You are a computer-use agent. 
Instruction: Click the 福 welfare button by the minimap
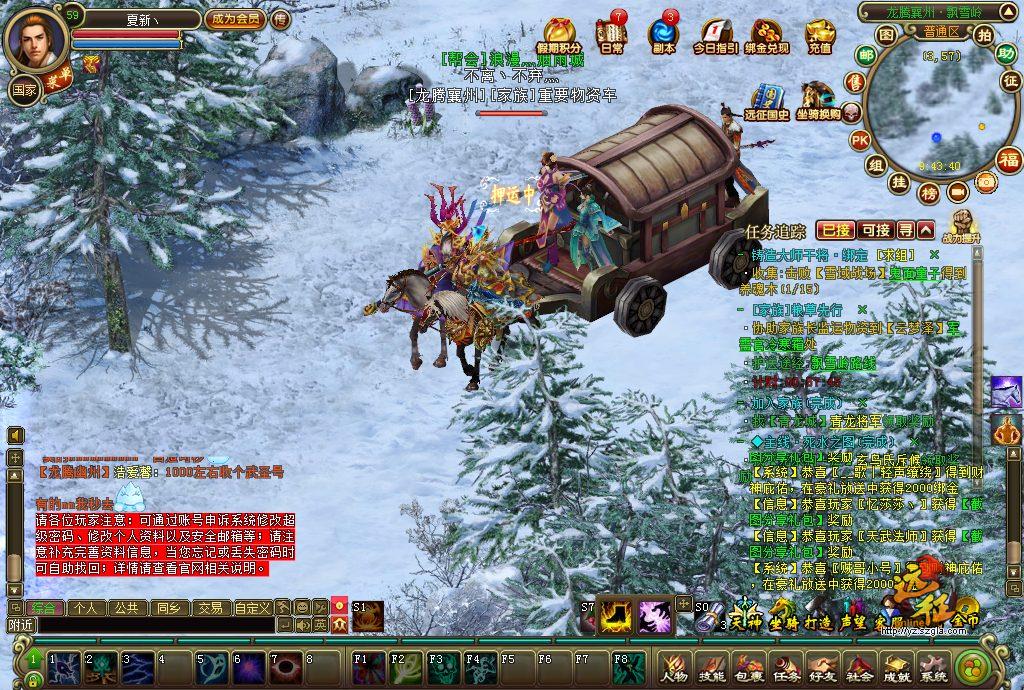(x=1009, y=160)
